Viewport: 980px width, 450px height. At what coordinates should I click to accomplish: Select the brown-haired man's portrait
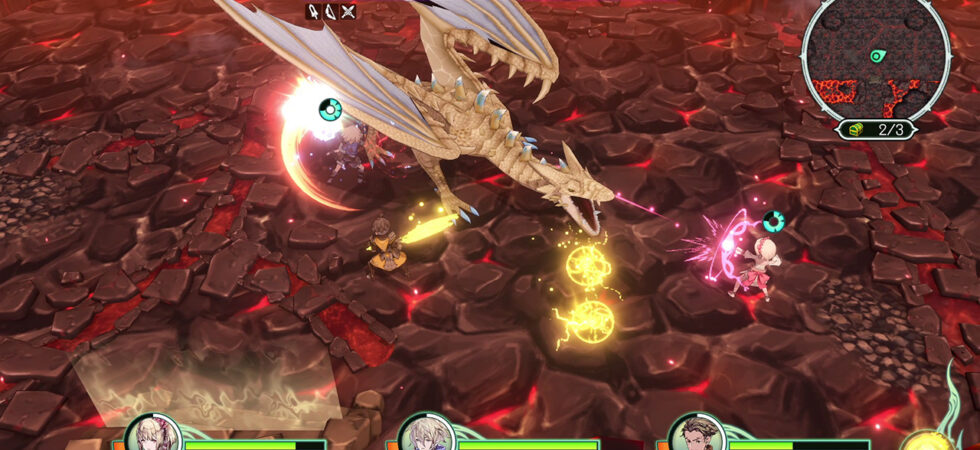coord(696,435)
